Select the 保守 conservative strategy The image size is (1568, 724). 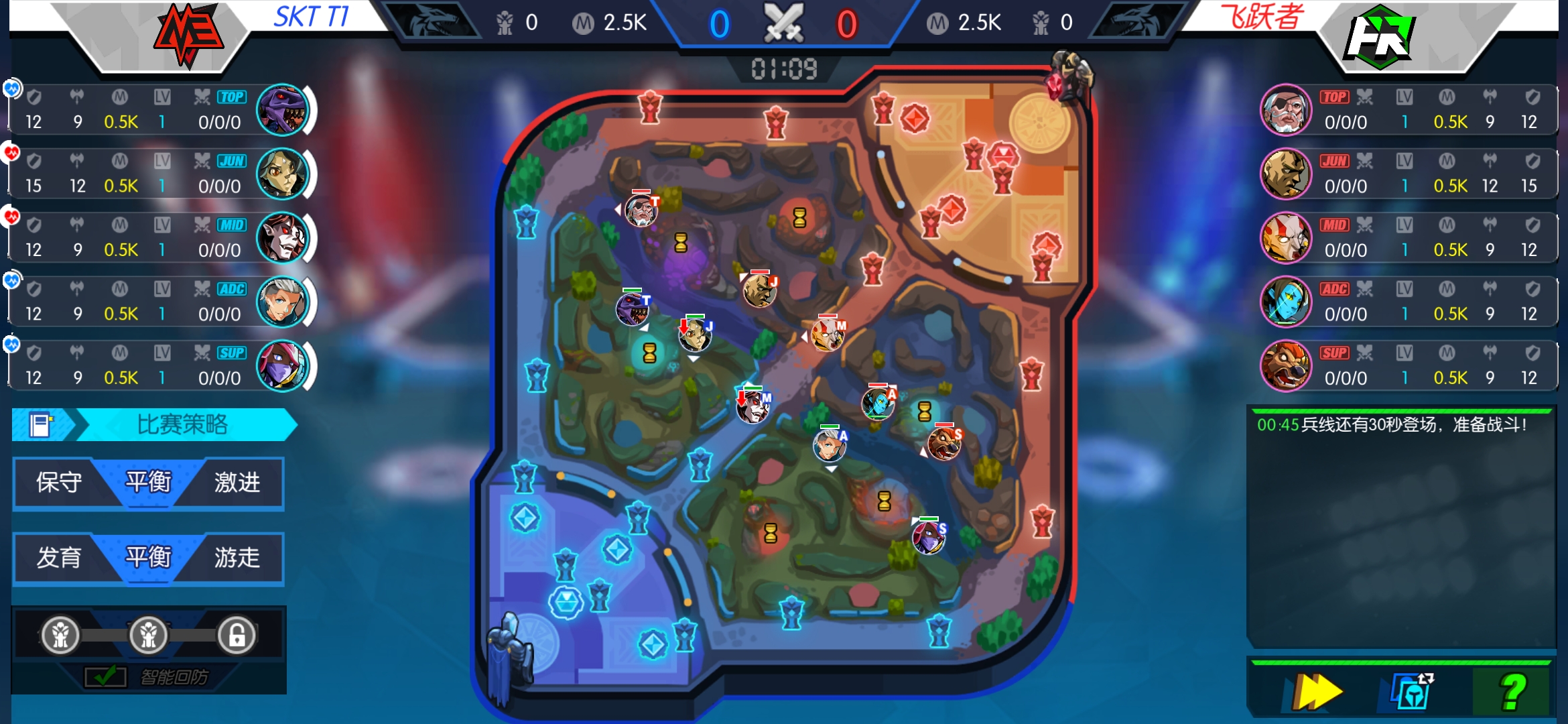click(59, 483)
